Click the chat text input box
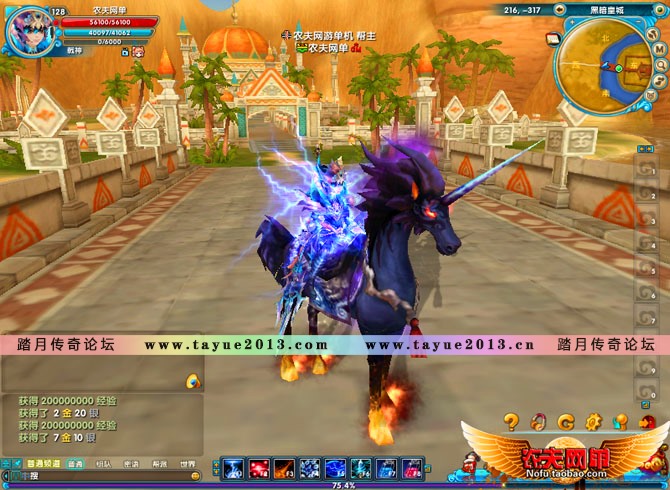The image size is (670, 490). pos(100,476)
